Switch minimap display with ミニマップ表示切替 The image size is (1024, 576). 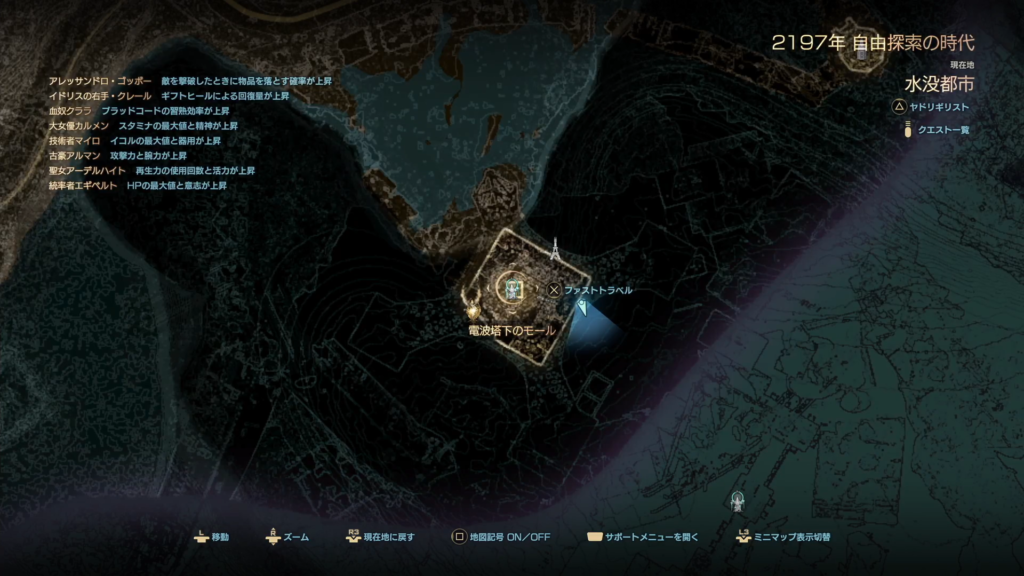pos(783,537)
